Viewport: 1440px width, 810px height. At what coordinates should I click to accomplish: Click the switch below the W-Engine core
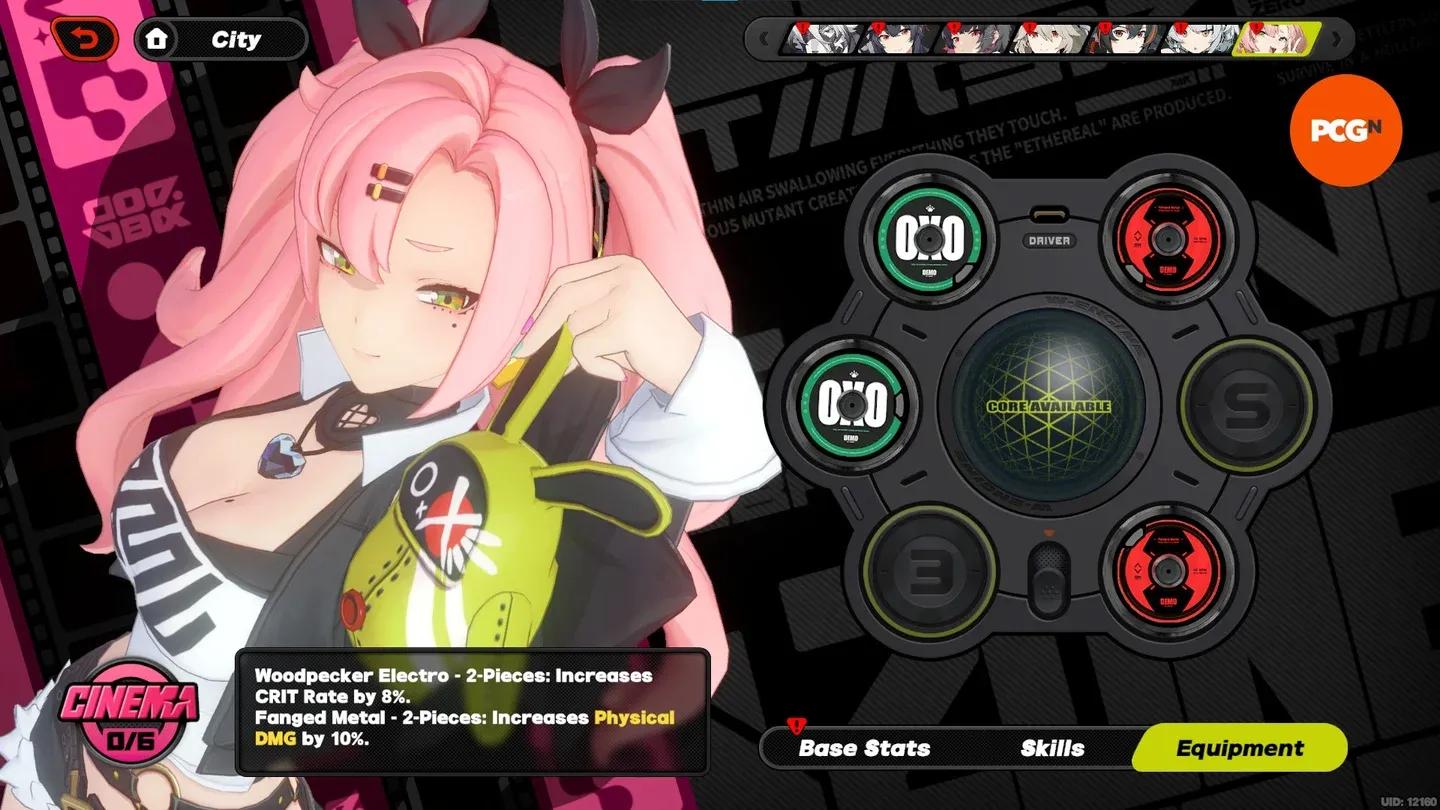coord(1048,578)
